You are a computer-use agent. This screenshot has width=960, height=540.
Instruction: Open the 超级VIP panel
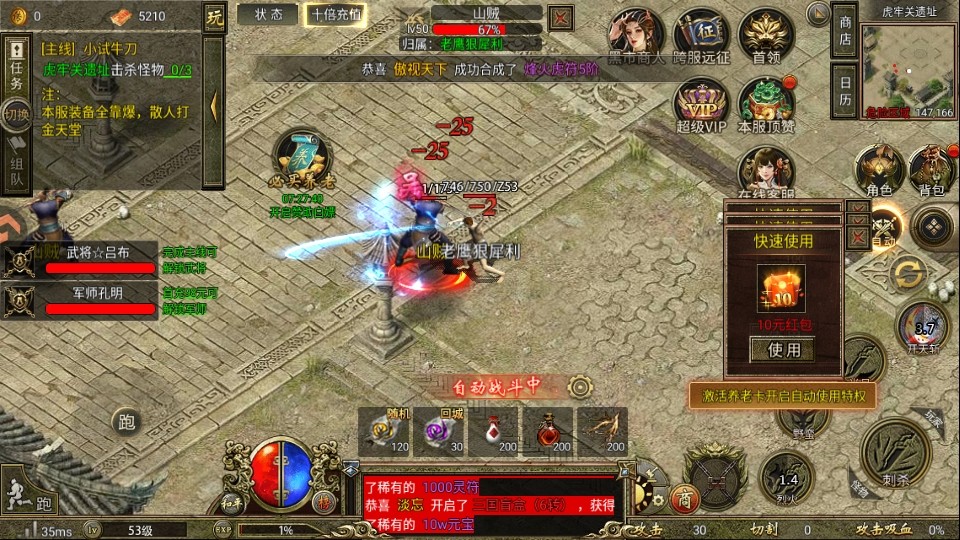(701, 103)
